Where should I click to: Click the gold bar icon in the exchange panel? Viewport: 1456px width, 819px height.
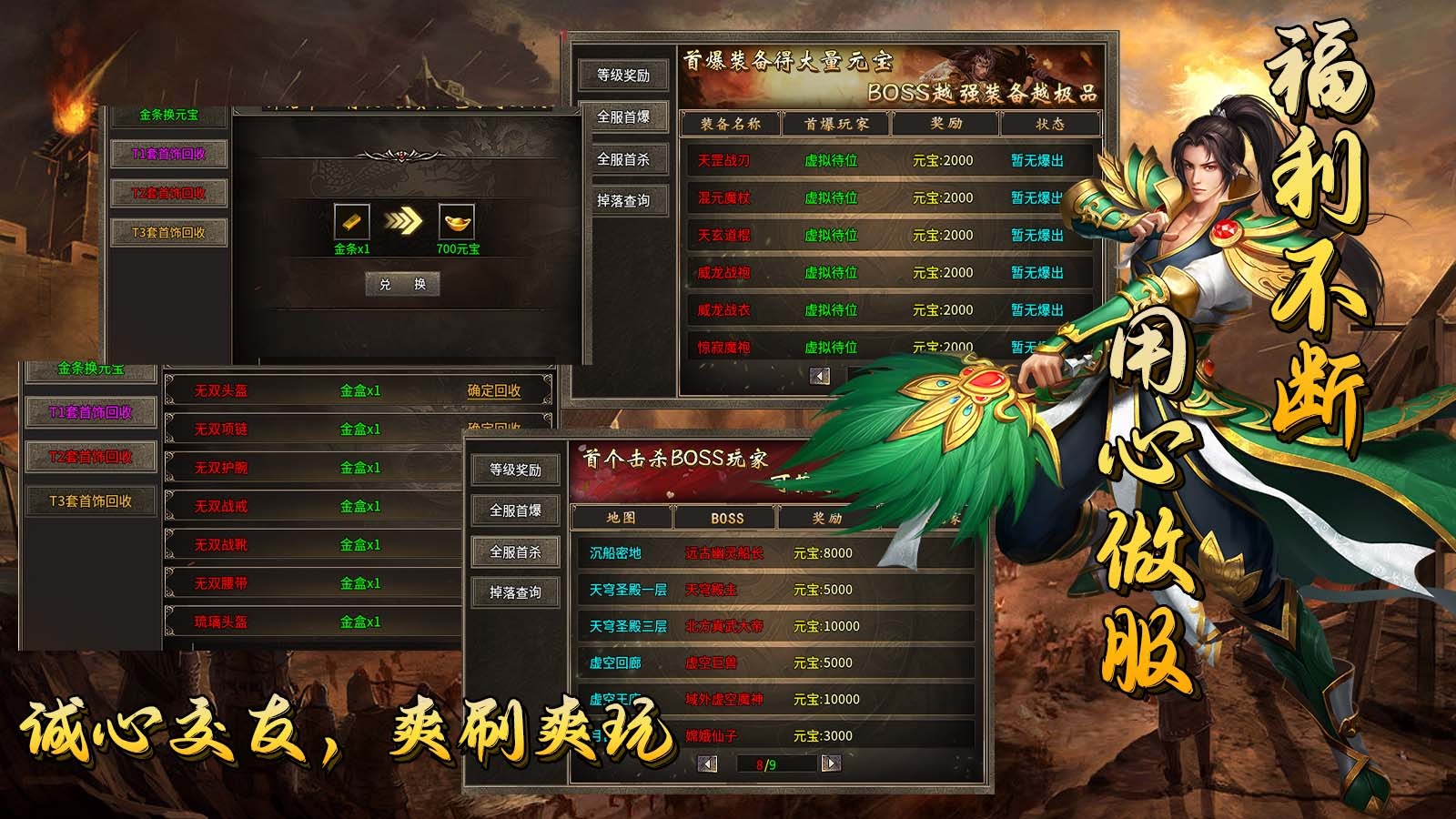point(354,223)
